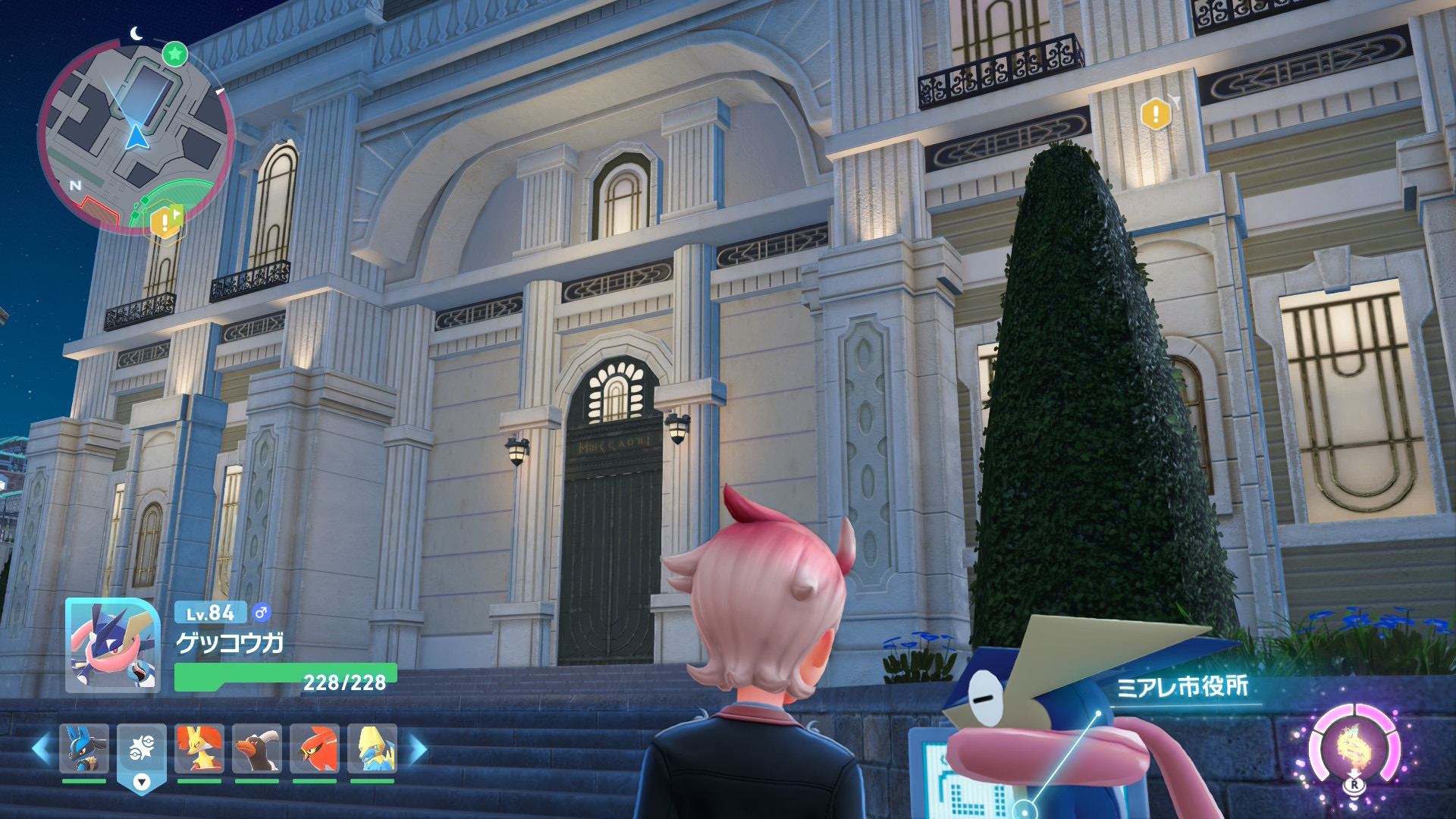The image size is (1456, 819).
Task: Select Manectric party slot
Action: [372, 748]
